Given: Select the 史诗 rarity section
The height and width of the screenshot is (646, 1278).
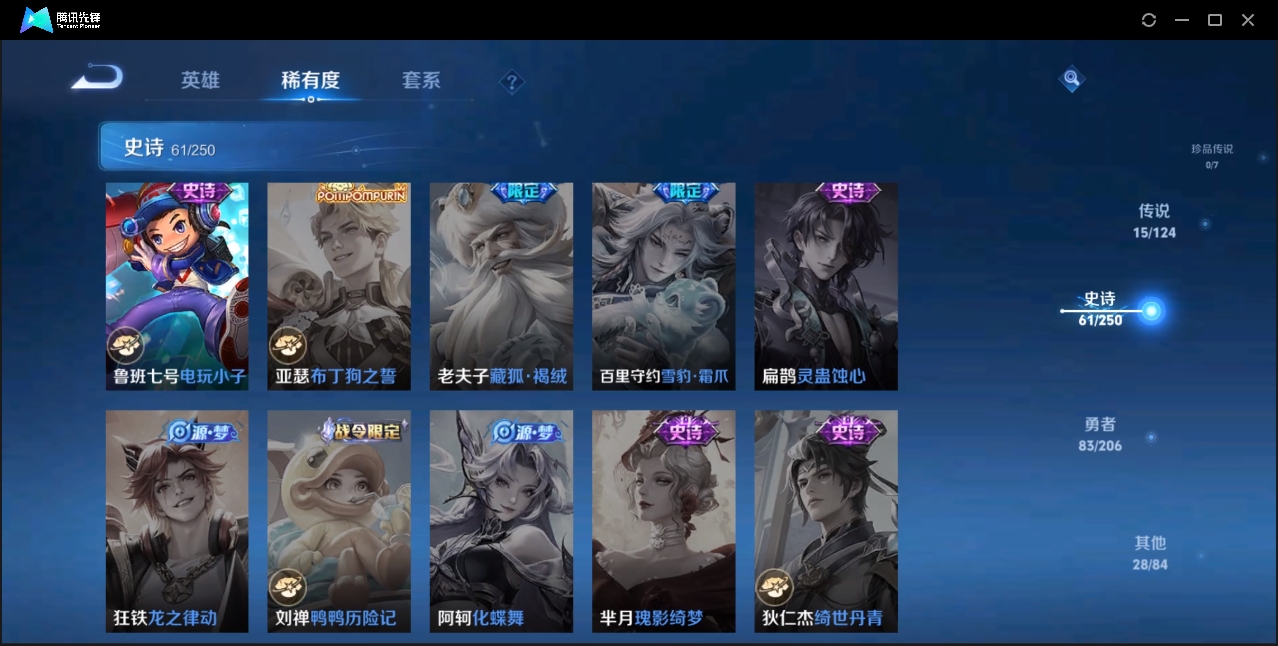Looking at the screenshot, I should click(1100, 308).
